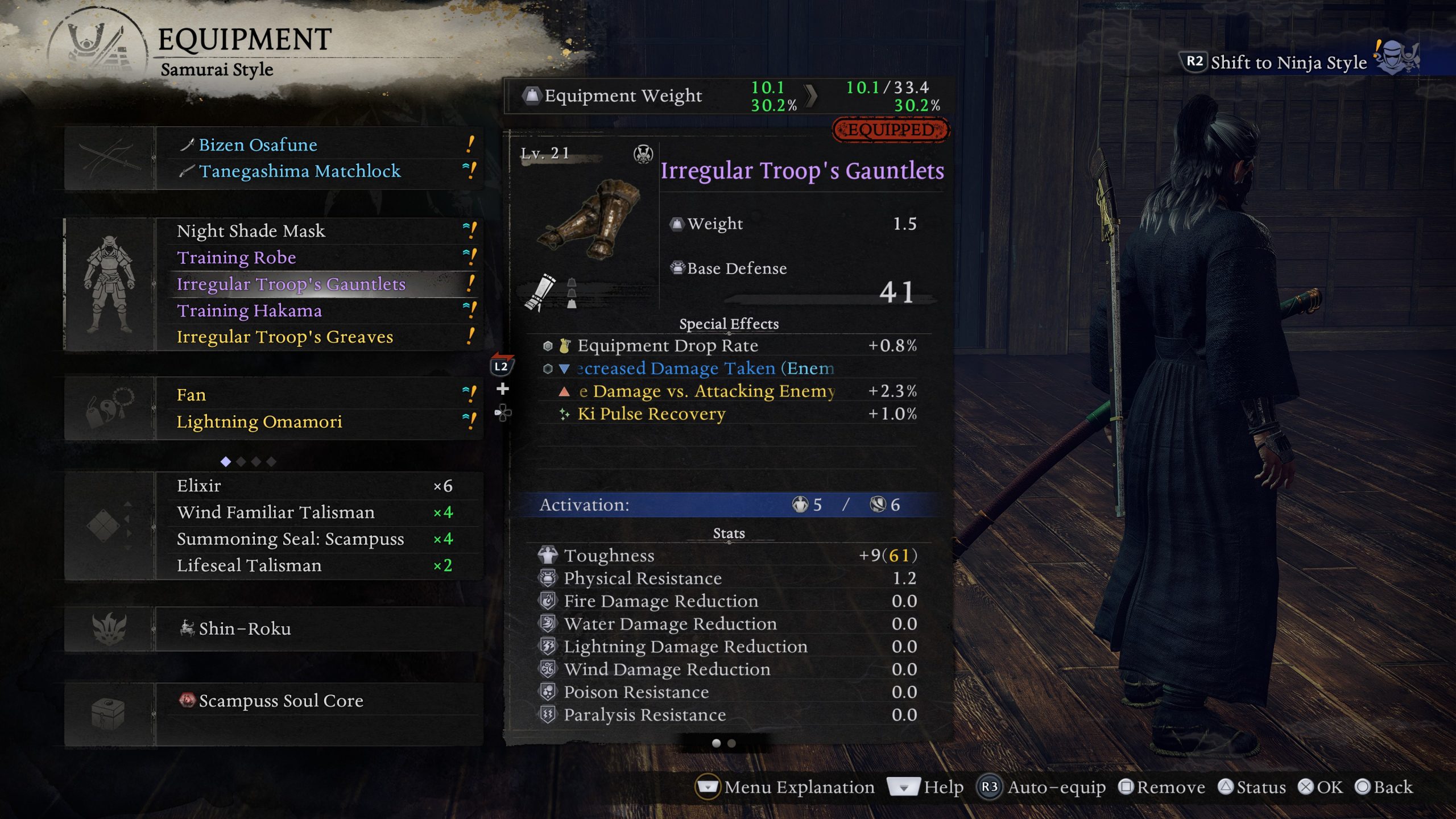Choose the Training Hakama slot
This screenshot has height=819, width=1456.
pyautogui.click(x=249, y=311)
